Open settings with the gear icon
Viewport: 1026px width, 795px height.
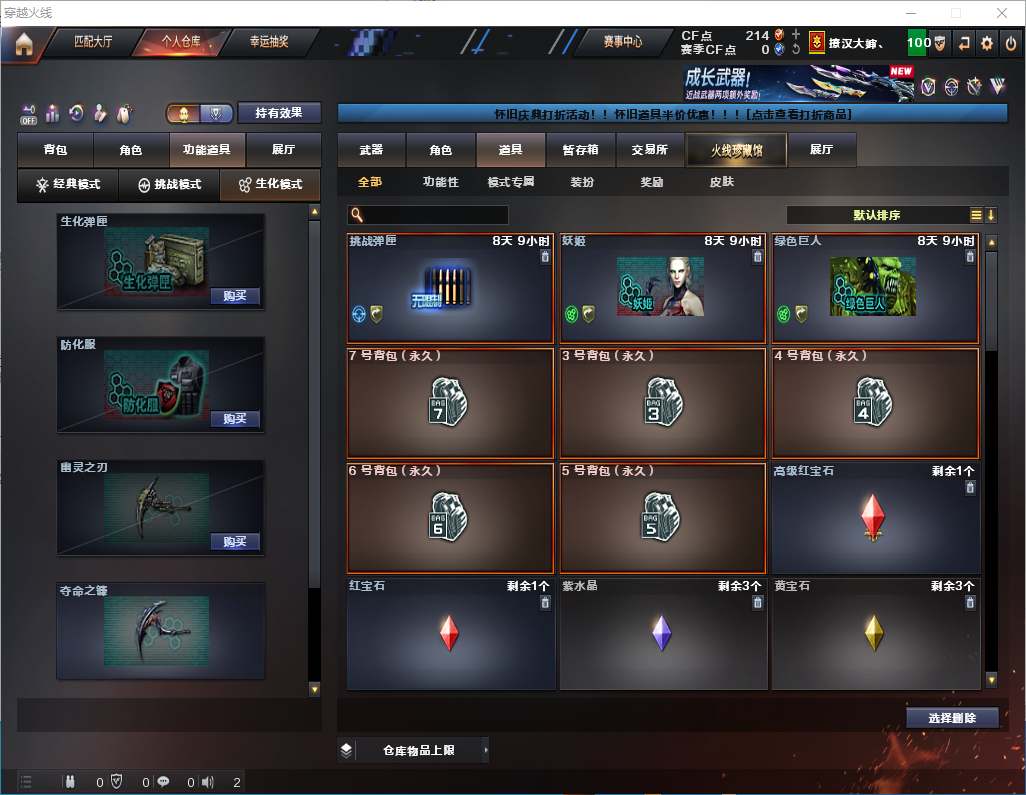click(x=987, y=43)
